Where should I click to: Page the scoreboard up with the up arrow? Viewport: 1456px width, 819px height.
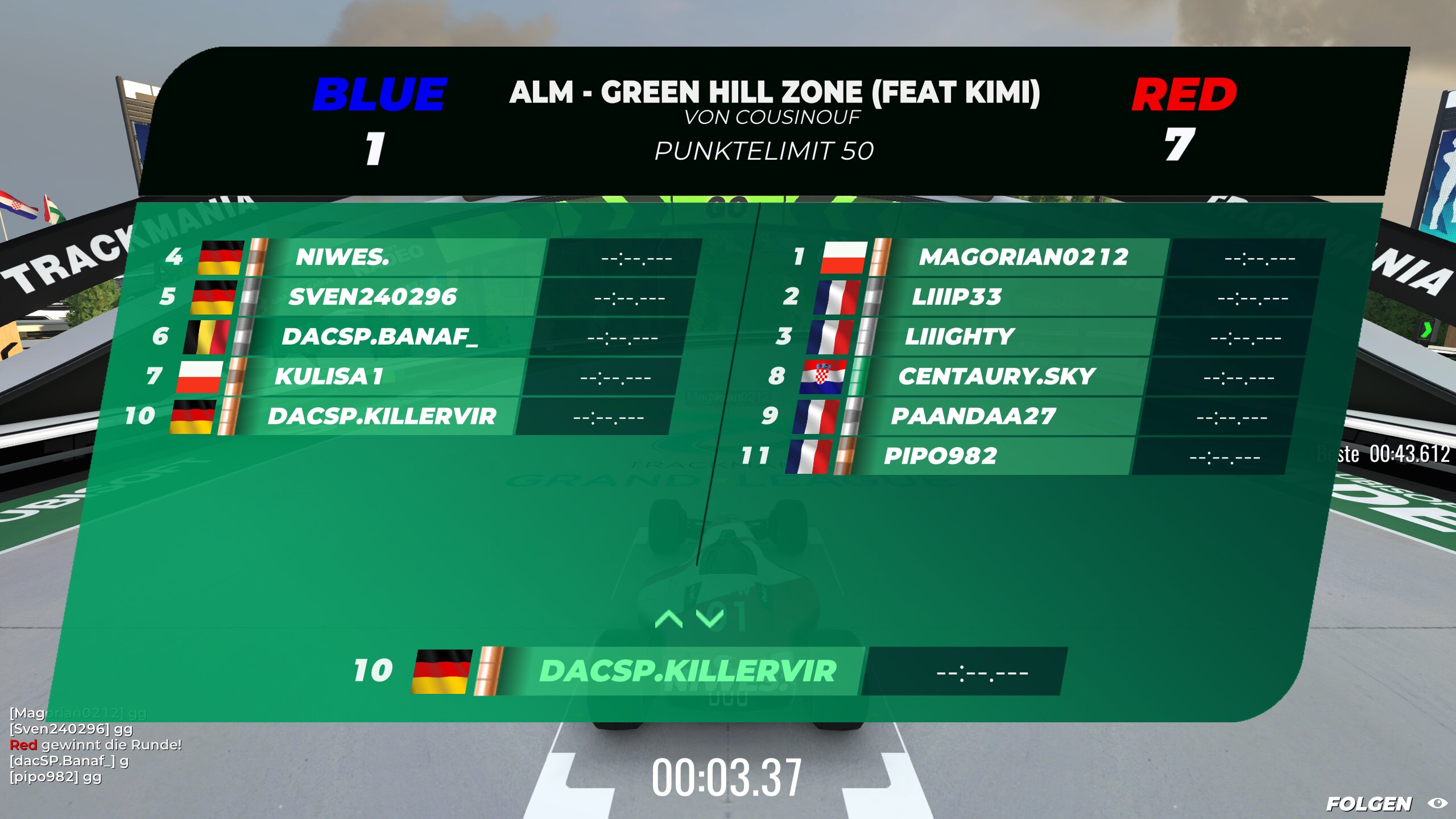[669, 619]
